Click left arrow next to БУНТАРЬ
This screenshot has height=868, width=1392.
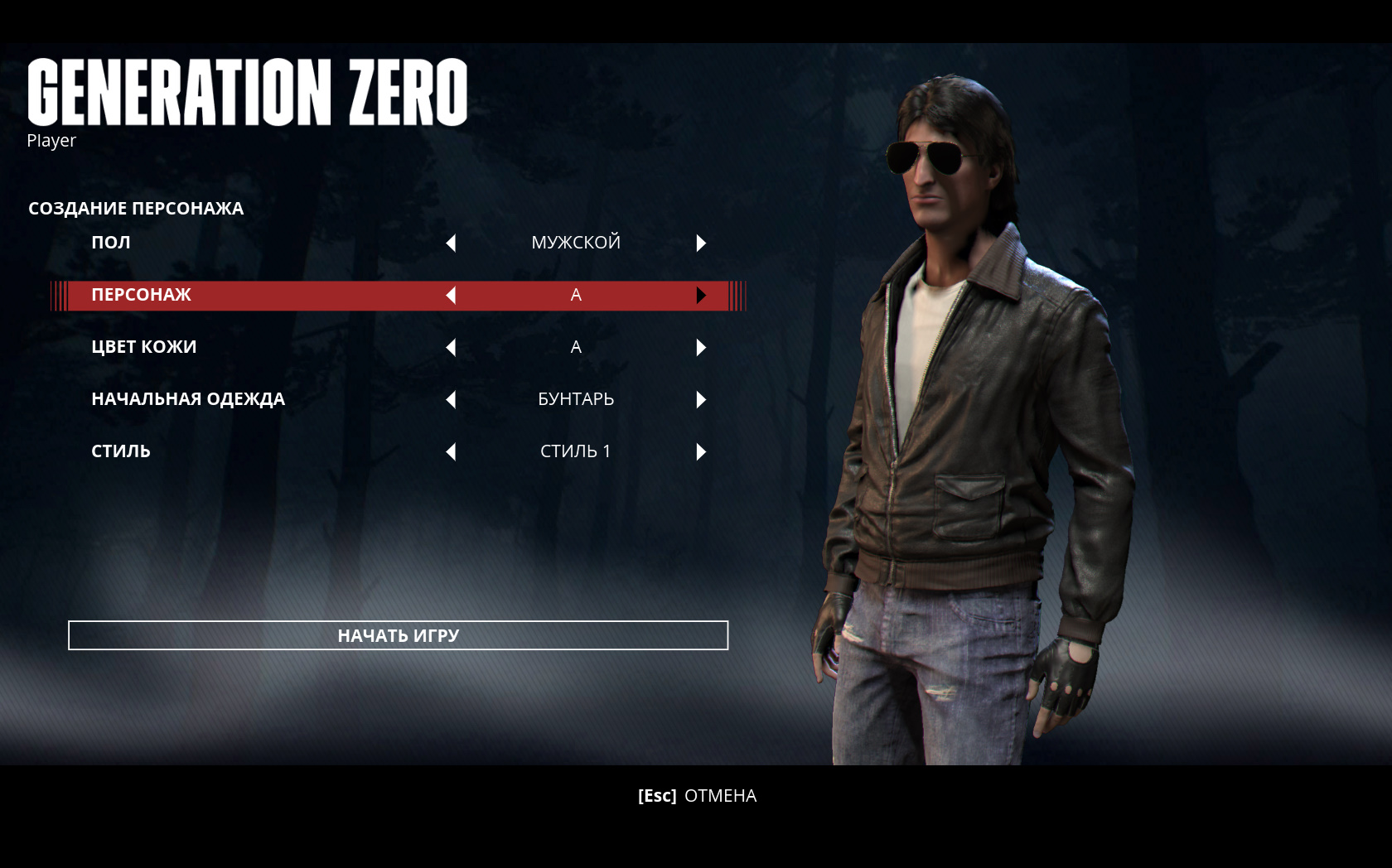451,399
